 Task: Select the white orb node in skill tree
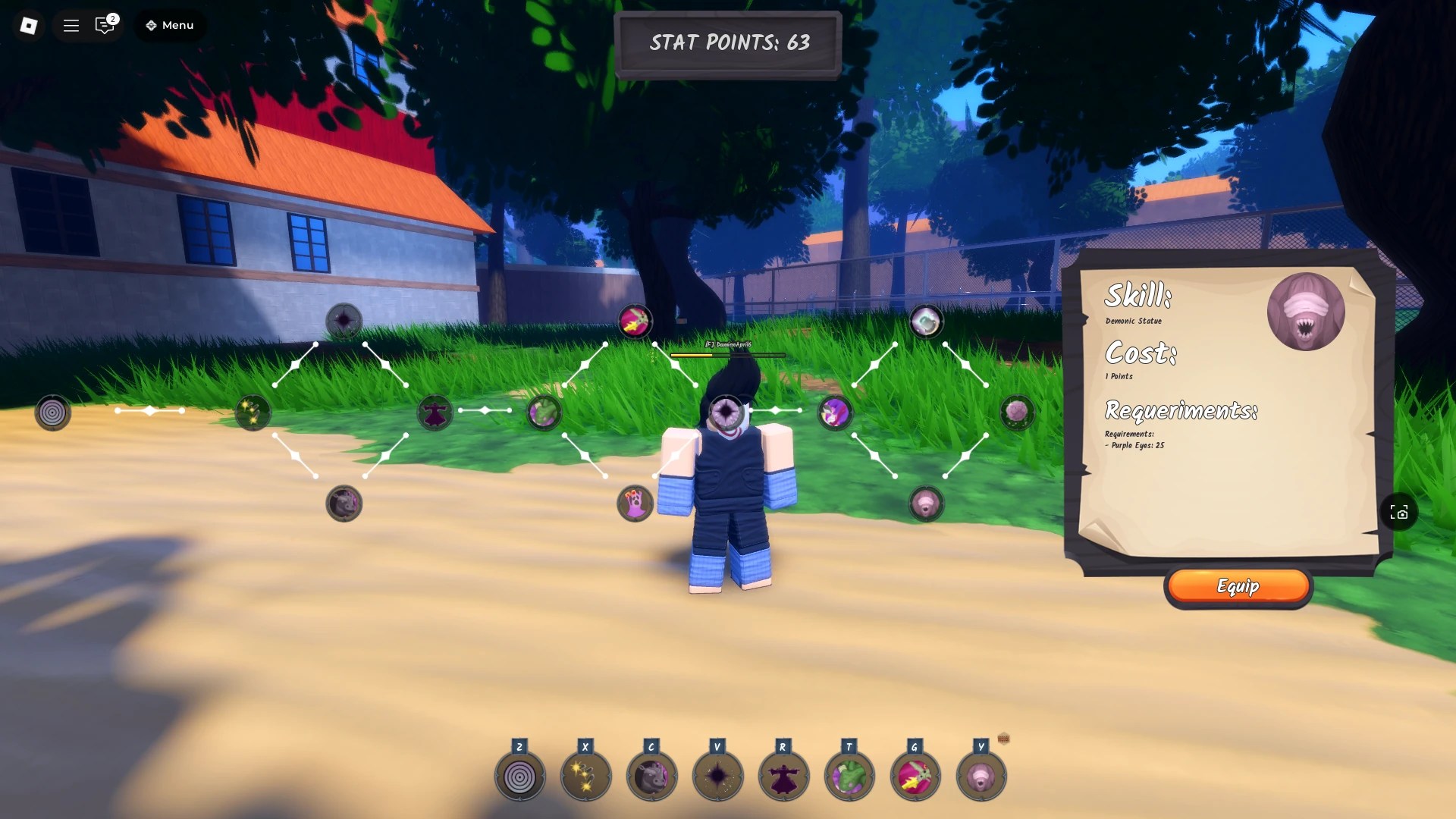(925, 322)
